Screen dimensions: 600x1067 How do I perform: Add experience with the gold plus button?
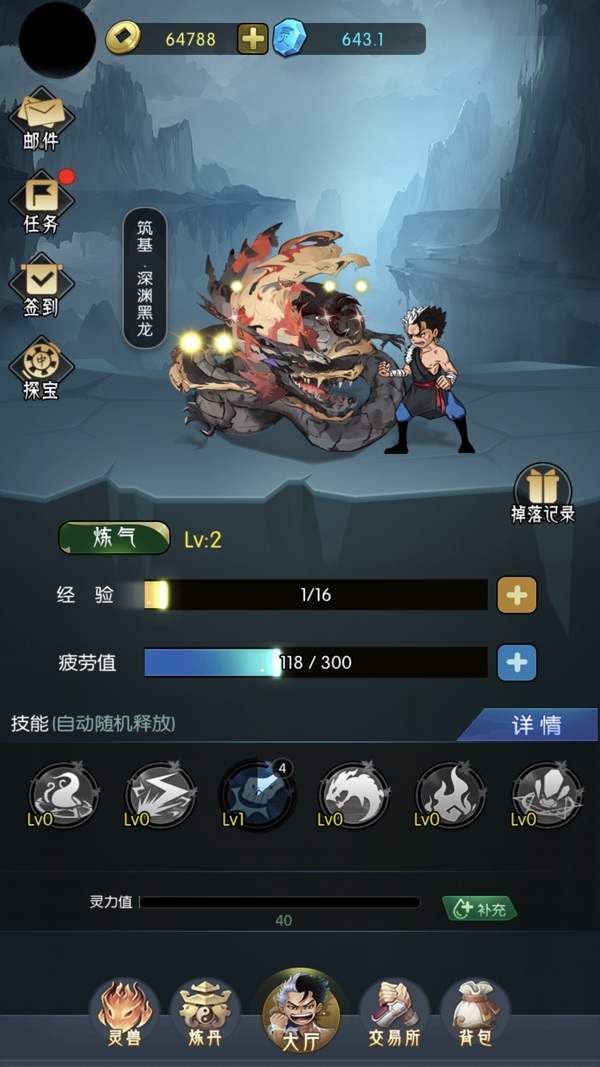517,595
